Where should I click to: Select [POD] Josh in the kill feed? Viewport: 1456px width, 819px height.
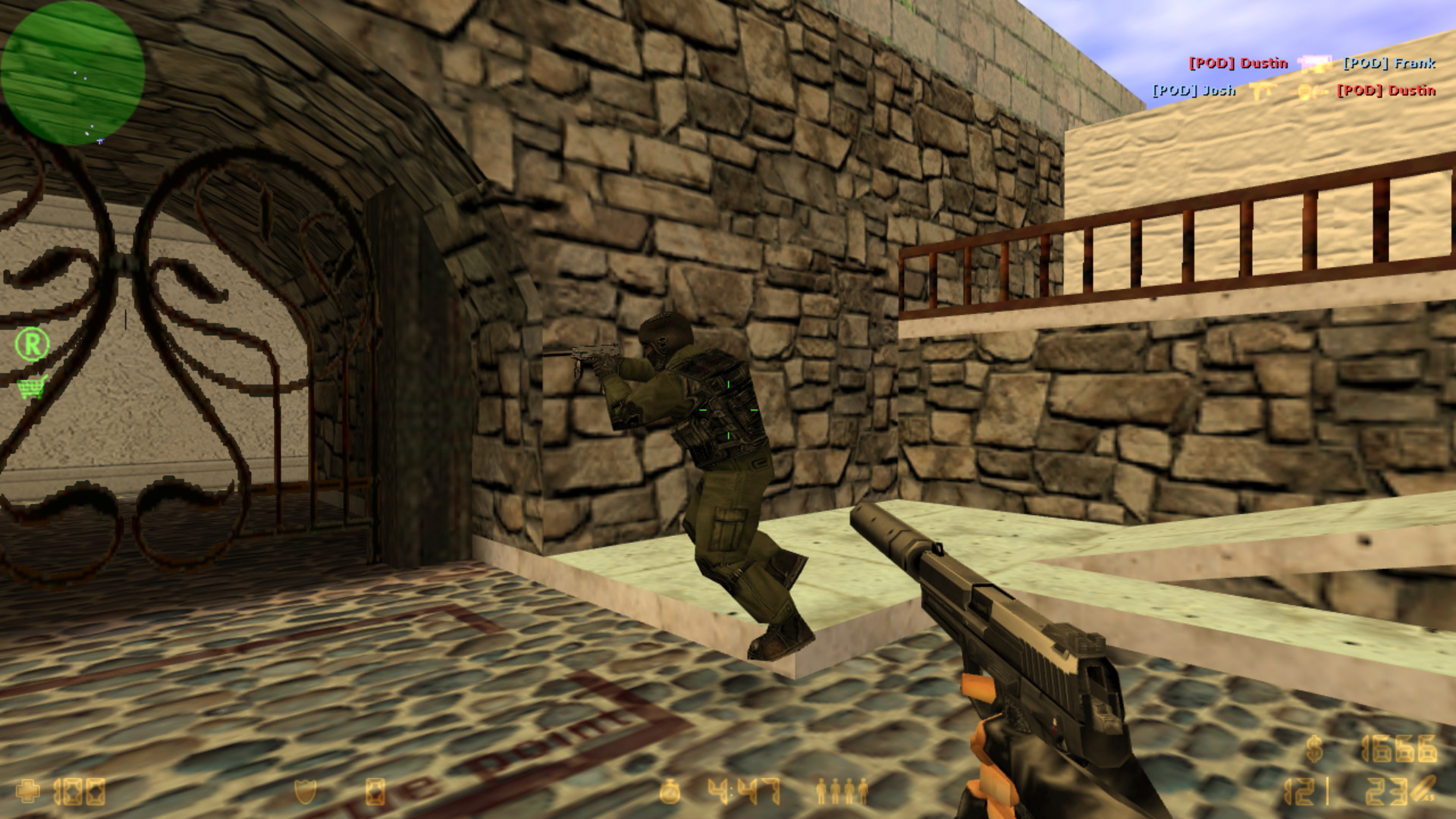point(1194,89)
